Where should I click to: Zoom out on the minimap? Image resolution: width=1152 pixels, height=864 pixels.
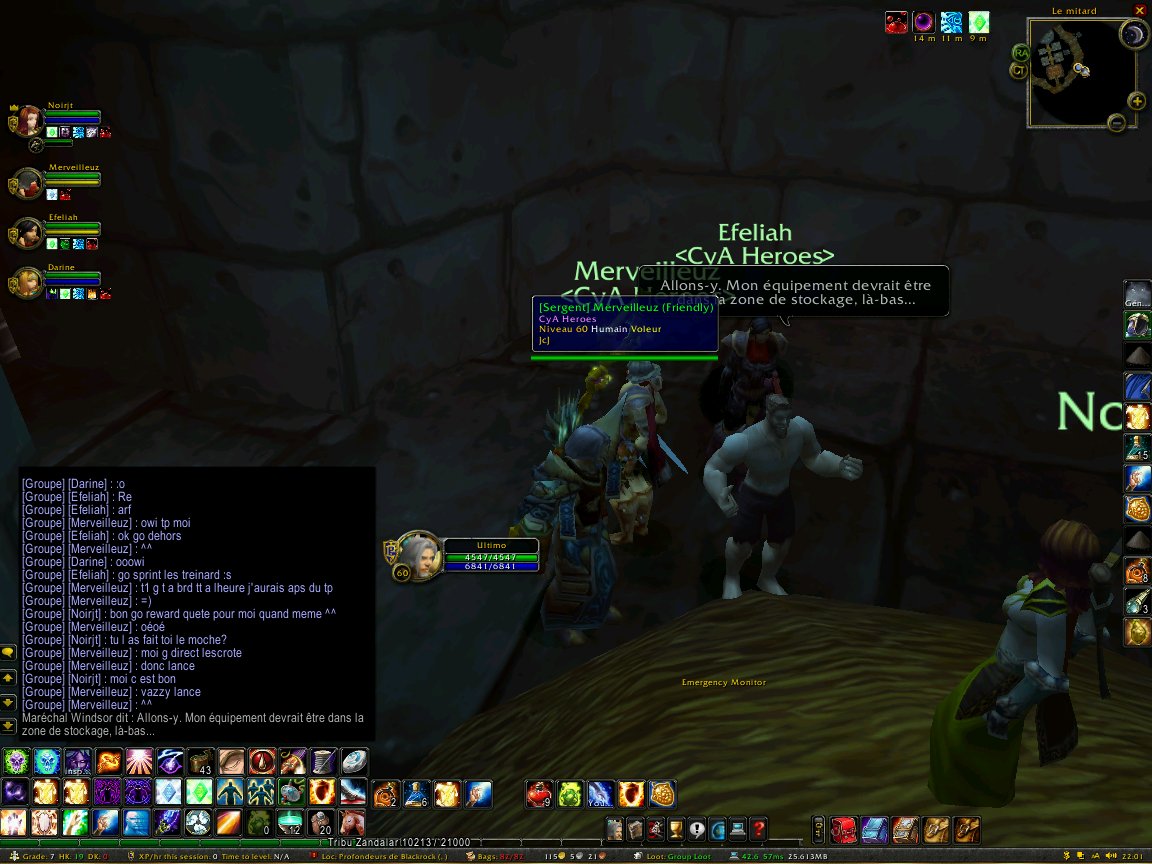[1117, 123]
